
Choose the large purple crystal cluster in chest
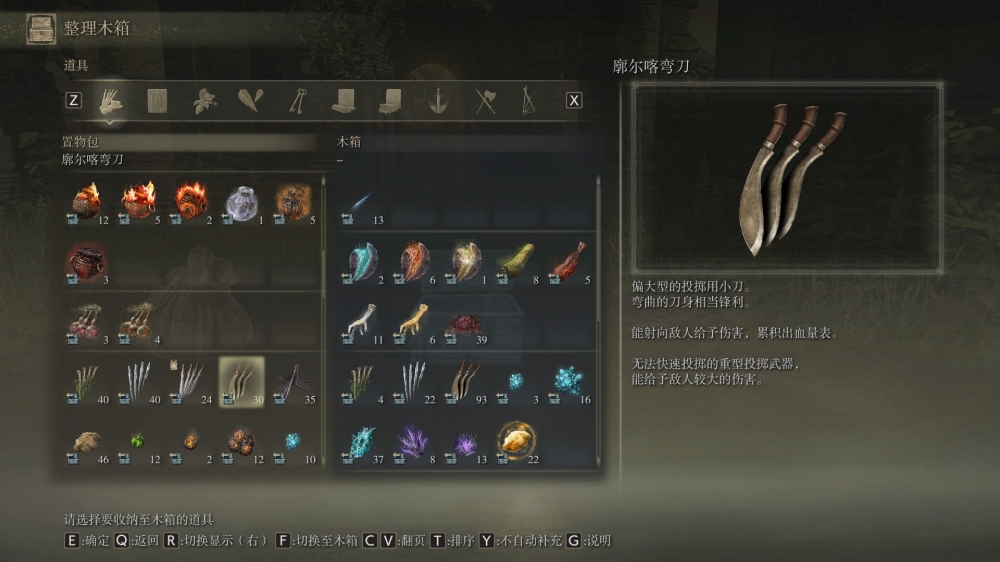tap(412, 441)
